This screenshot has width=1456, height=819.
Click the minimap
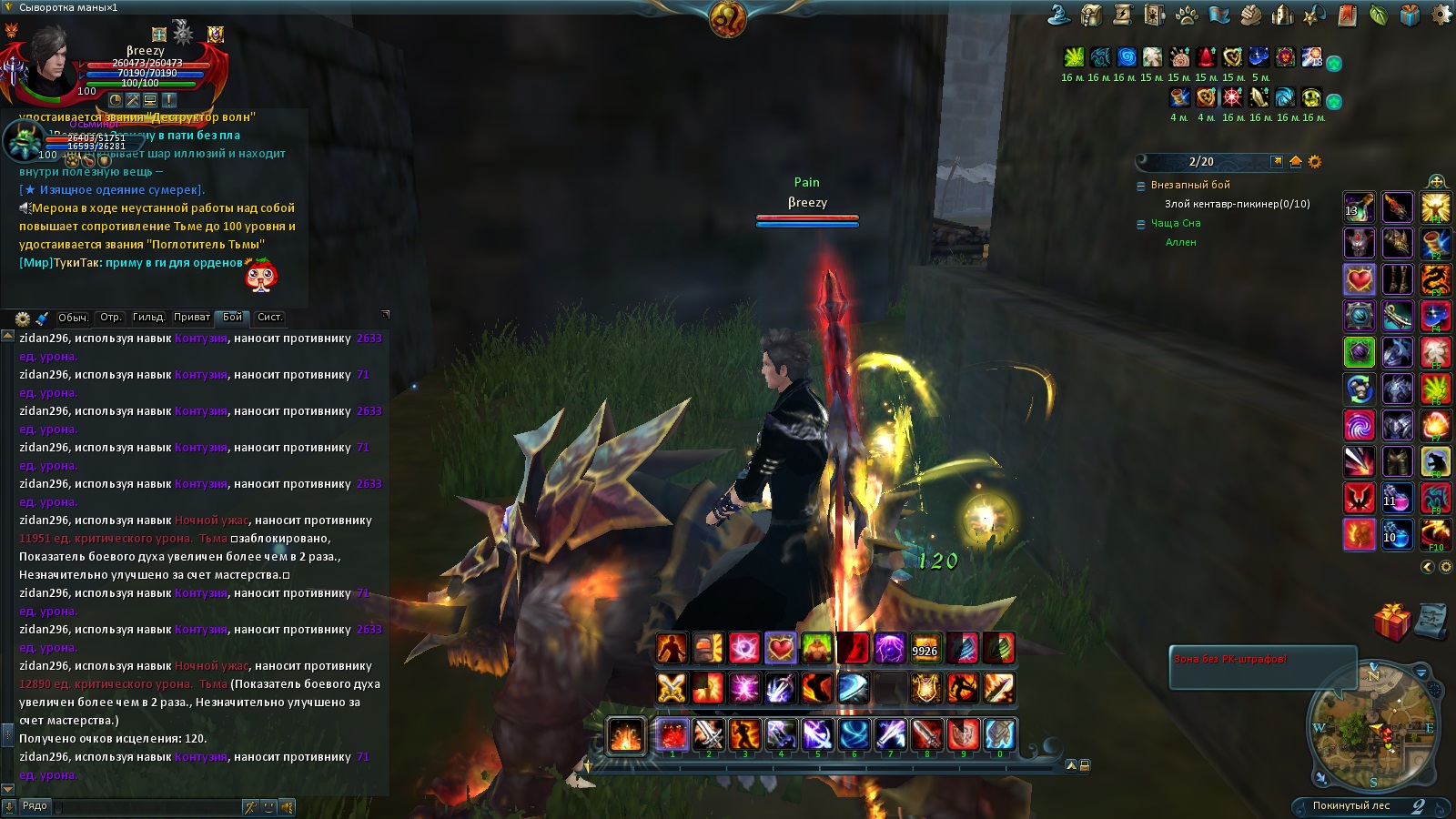1373,727
